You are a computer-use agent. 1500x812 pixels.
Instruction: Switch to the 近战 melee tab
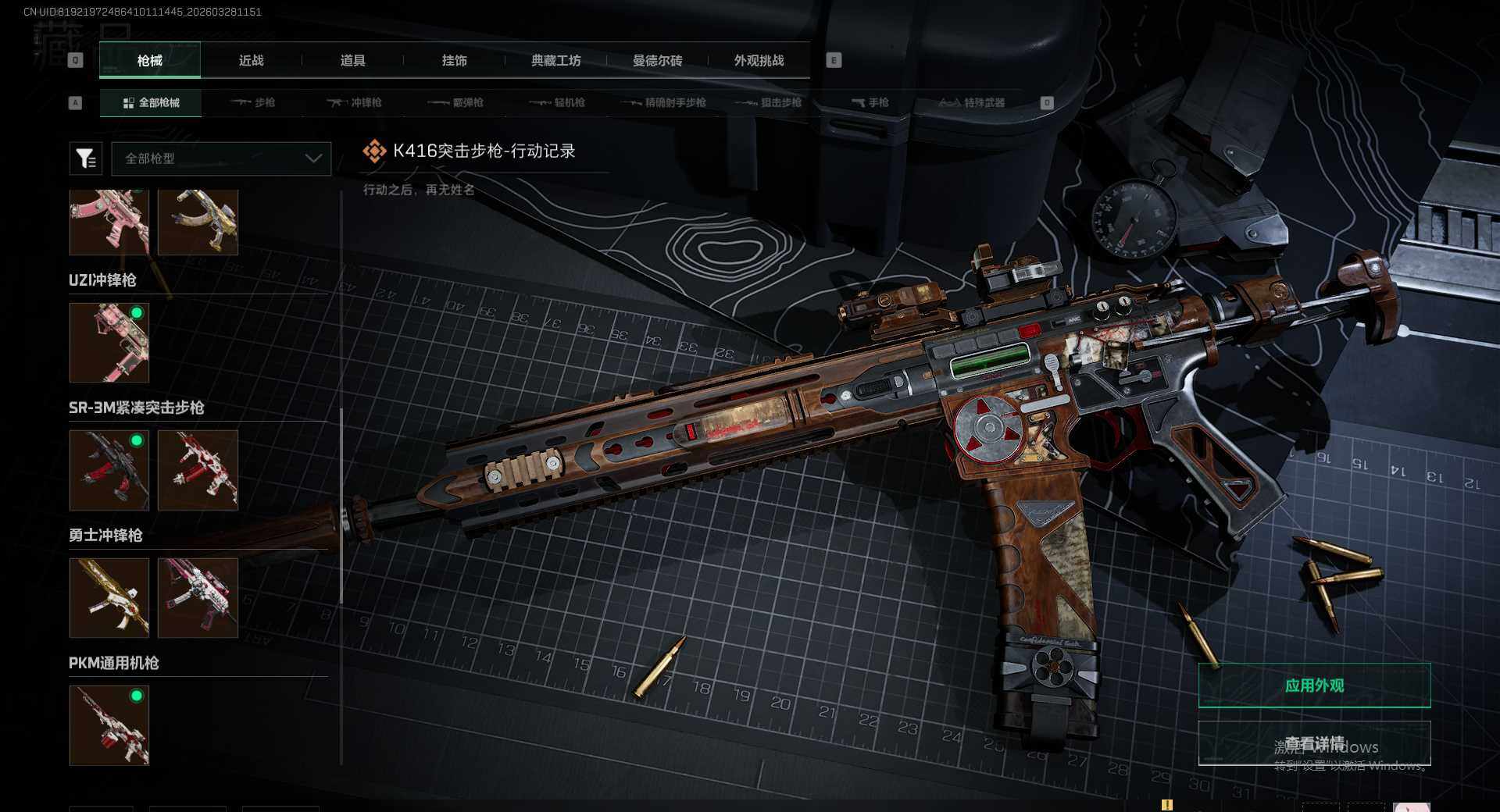coord(251,60)
